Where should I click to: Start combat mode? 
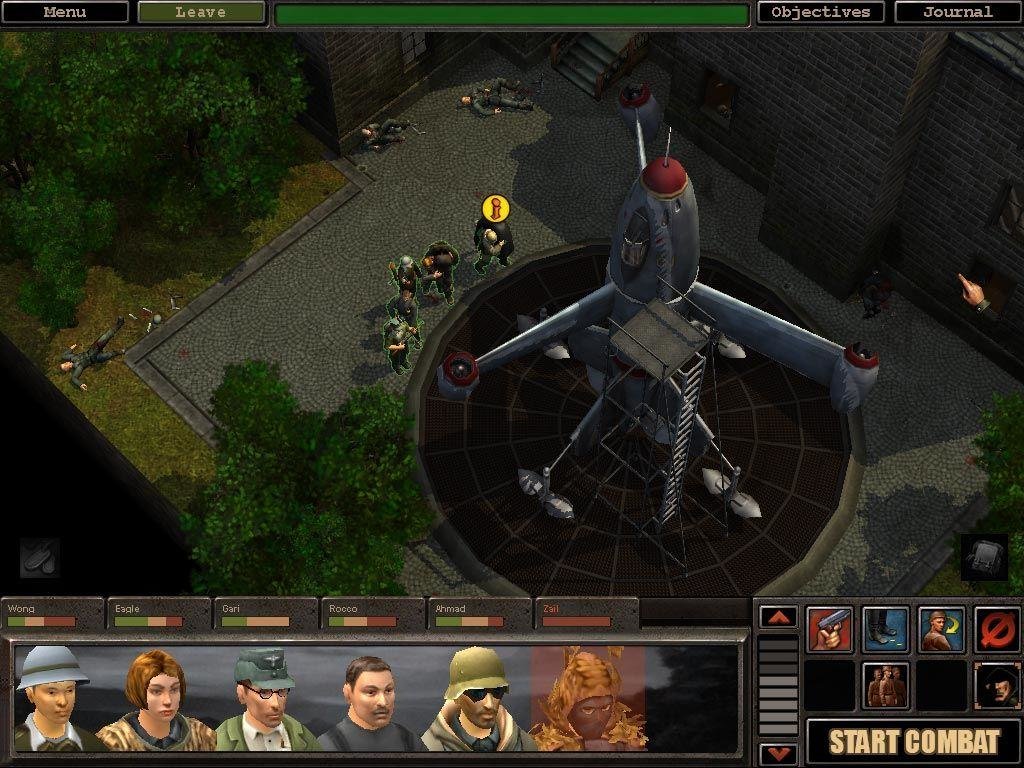click(913, 742)
